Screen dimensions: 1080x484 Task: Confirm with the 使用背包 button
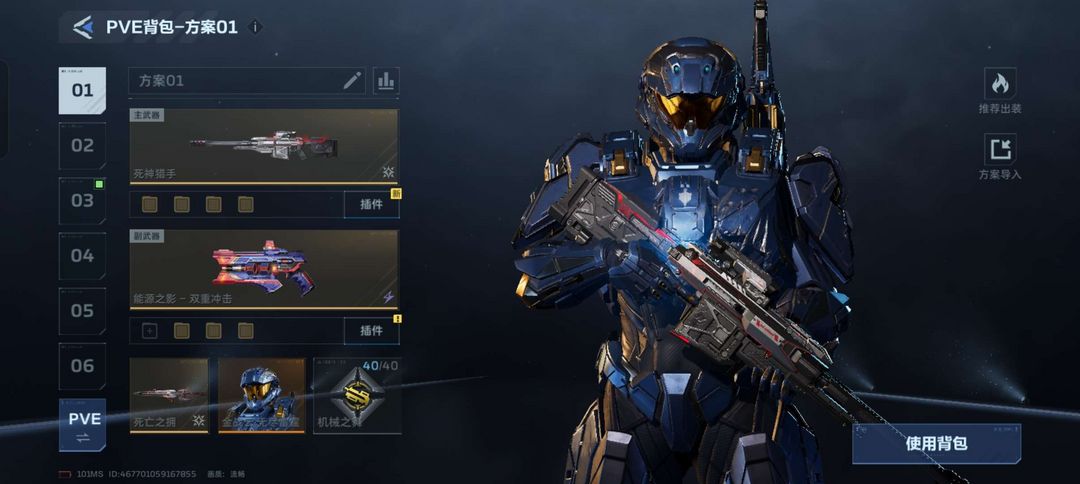click(936, 443)
